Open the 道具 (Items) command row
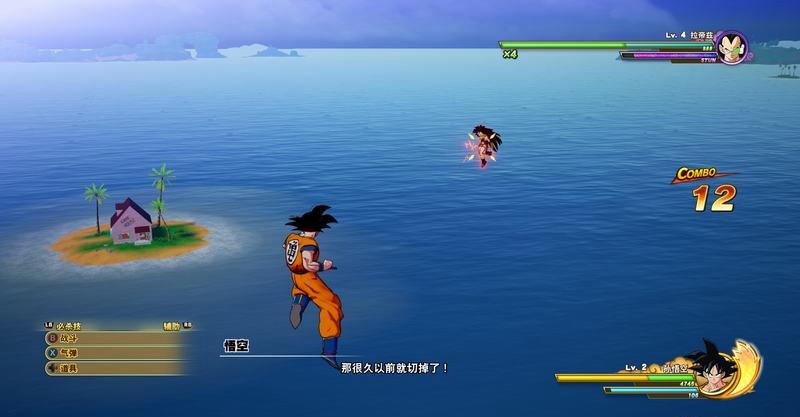 (110, 368)
